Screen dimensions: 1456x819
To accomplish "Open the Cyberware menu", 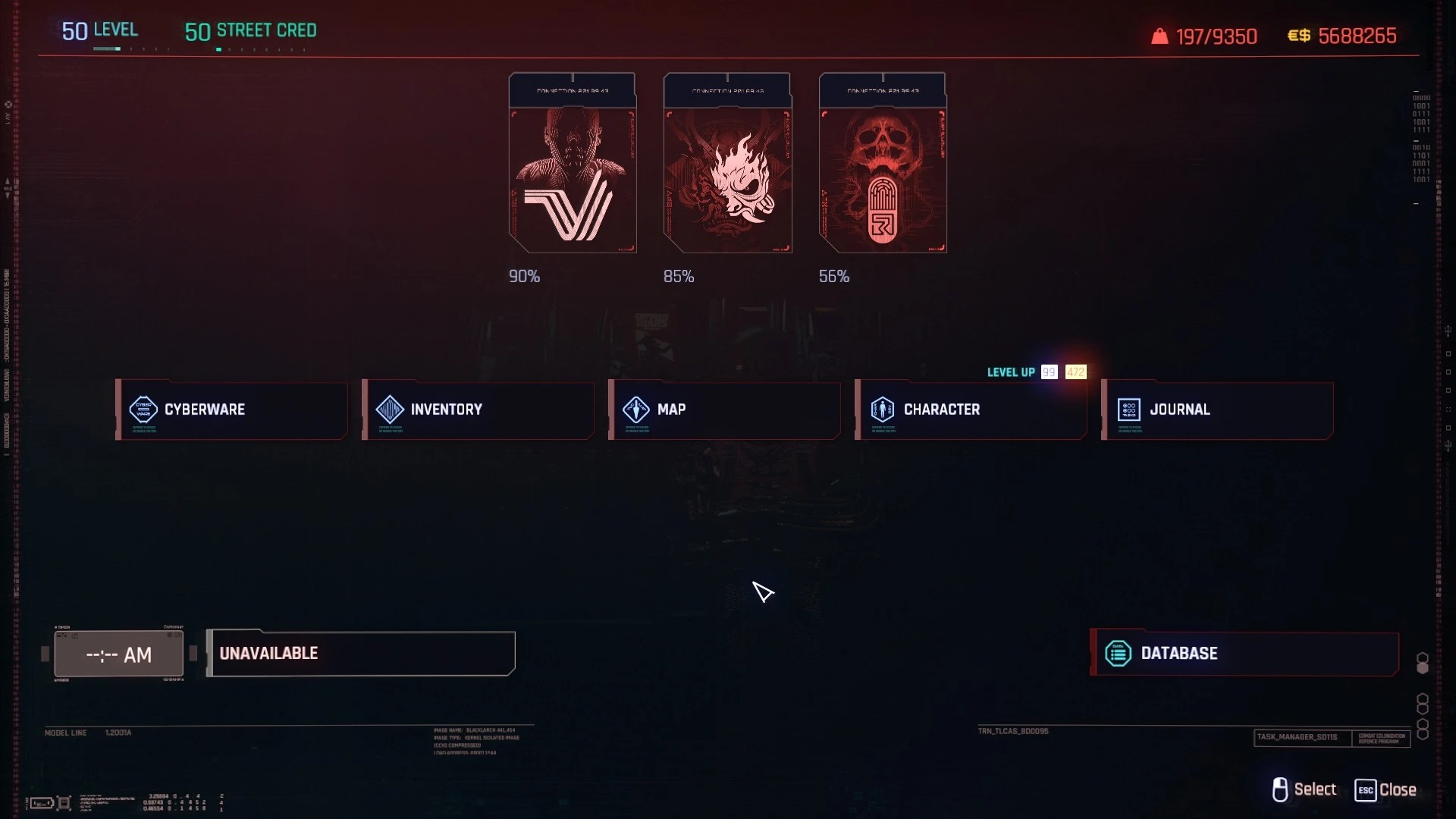I will click(x=232, y=409).
